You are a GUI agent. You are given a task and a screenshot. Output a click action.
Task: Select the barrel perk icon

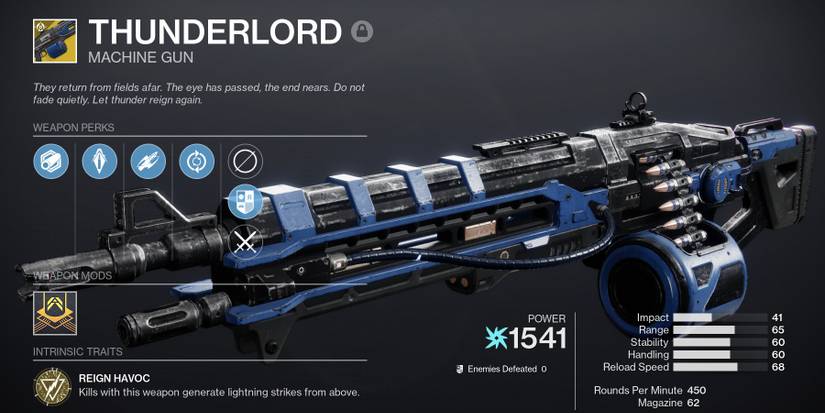point(50,160)
